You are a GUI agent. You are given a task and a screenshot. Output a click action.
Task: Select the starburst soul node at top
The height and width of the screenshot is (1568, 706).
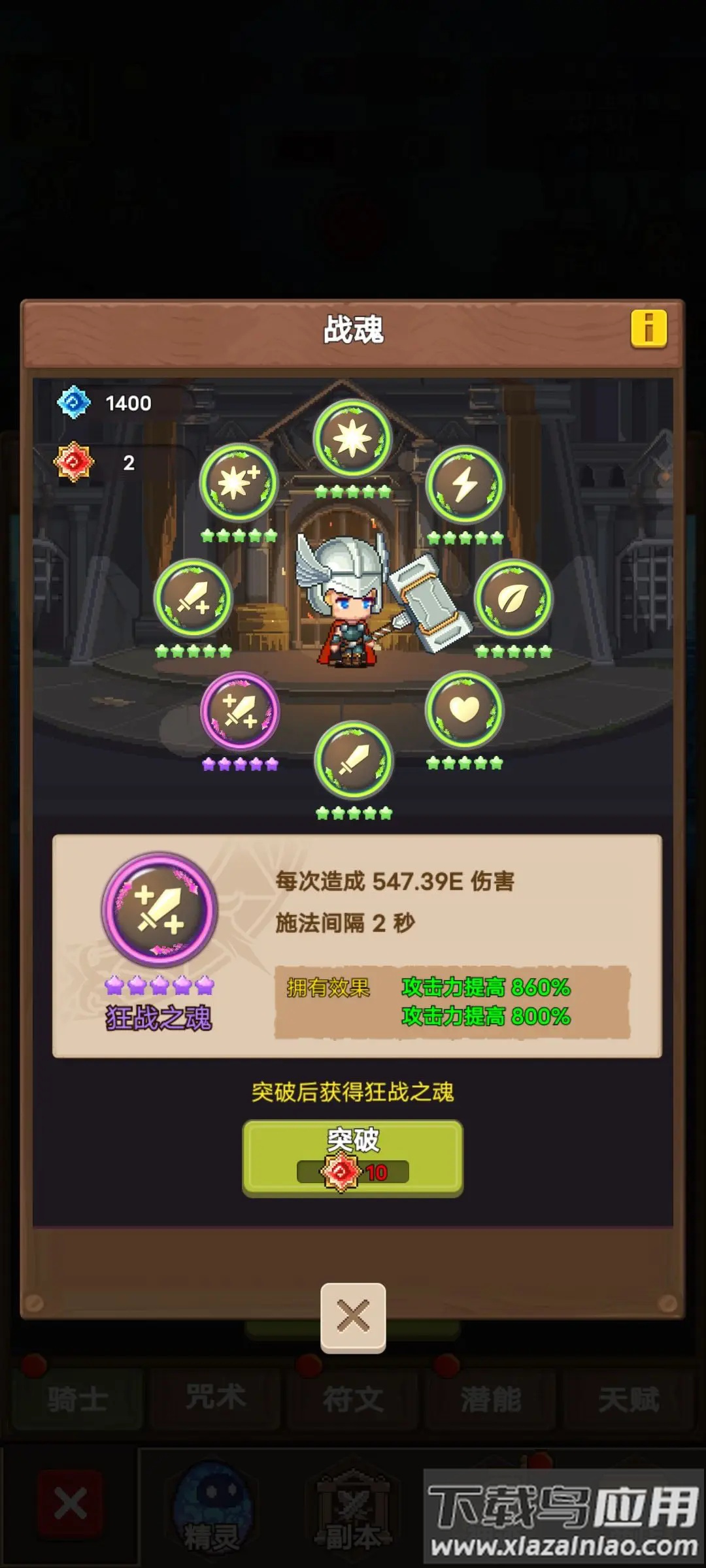(353, 438)
